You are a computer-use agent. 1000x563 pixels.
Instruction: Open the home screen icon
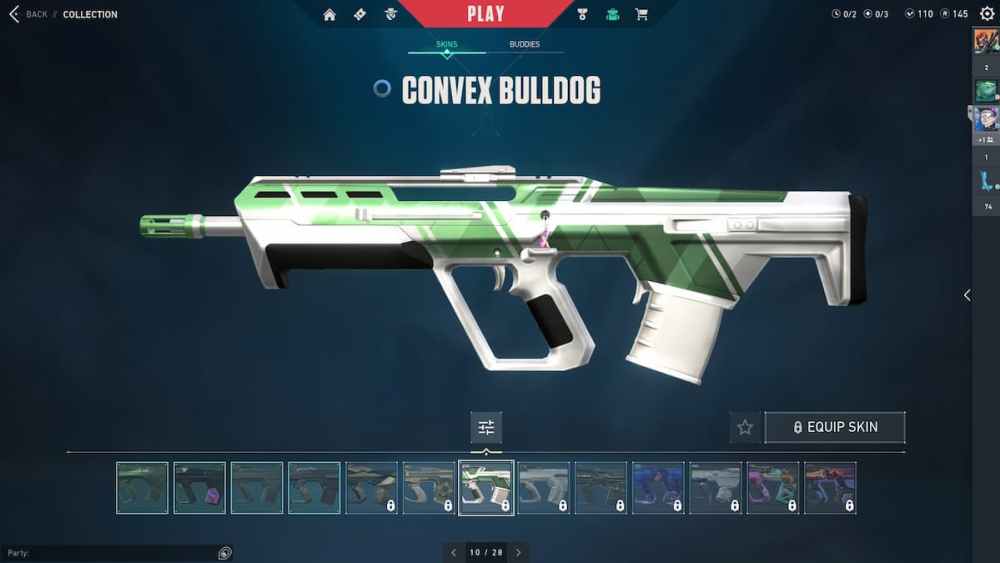(330, 14)
